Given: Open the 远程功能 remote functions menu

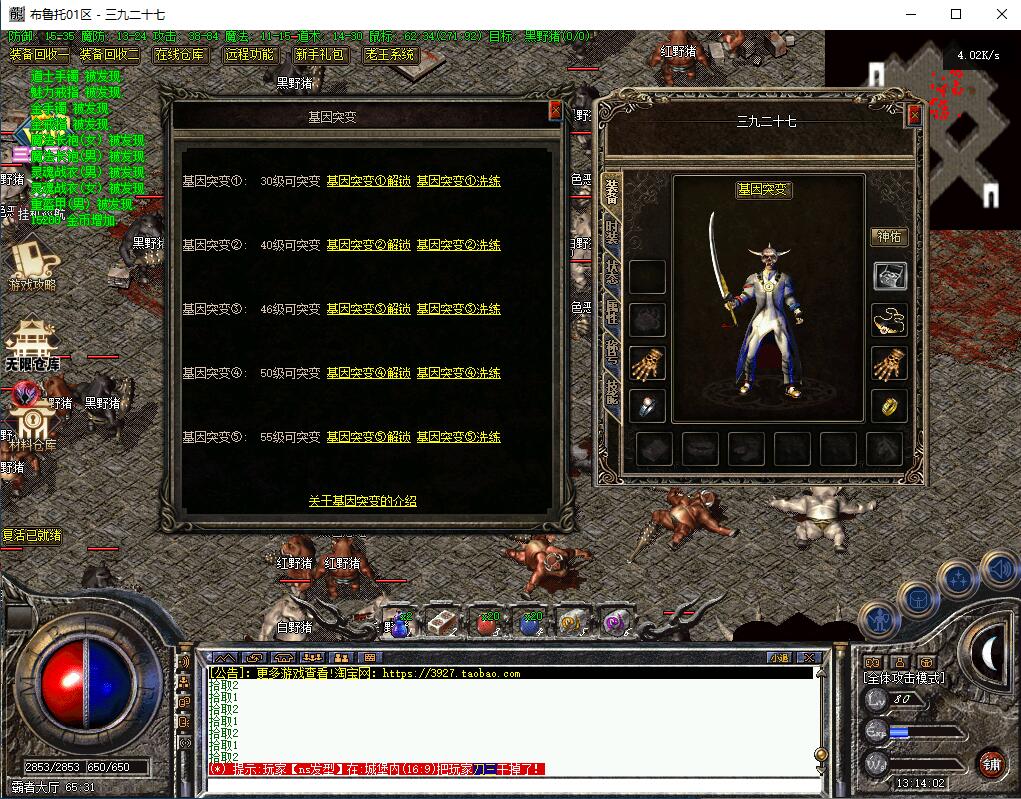Looking at the screenshot, I should click(x=250, y=55).
